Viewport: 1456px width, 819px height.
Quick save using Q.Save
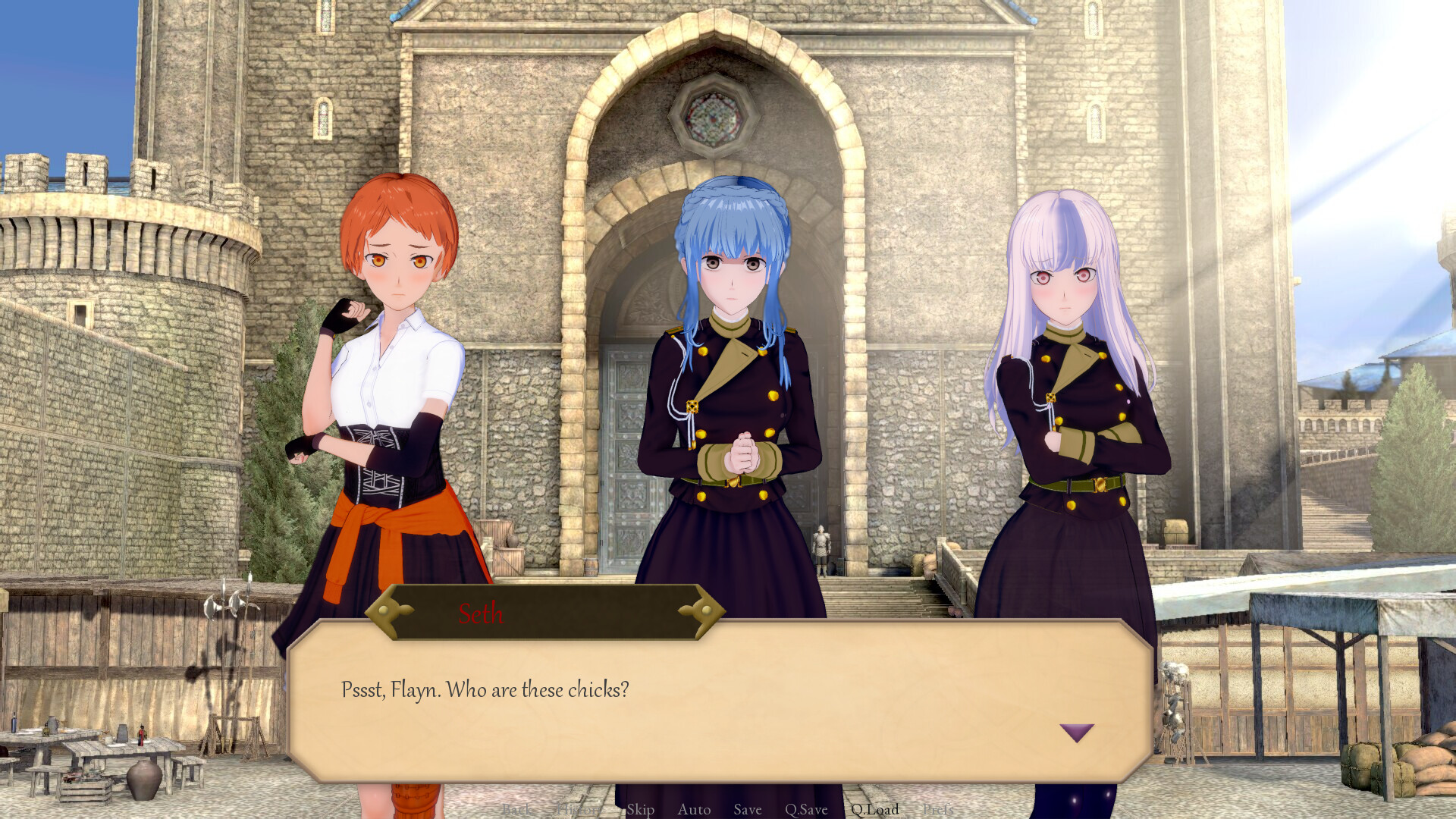806,810
